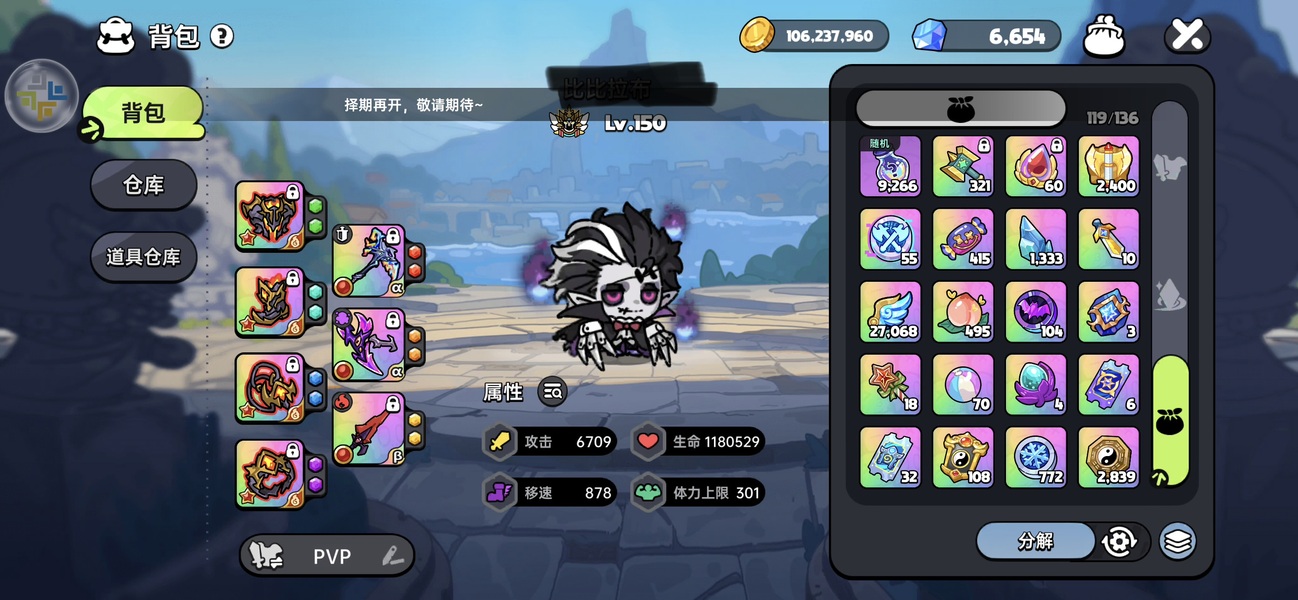
Task: Click the gear toggle beside 分解
Action: tap(1119, 541)
